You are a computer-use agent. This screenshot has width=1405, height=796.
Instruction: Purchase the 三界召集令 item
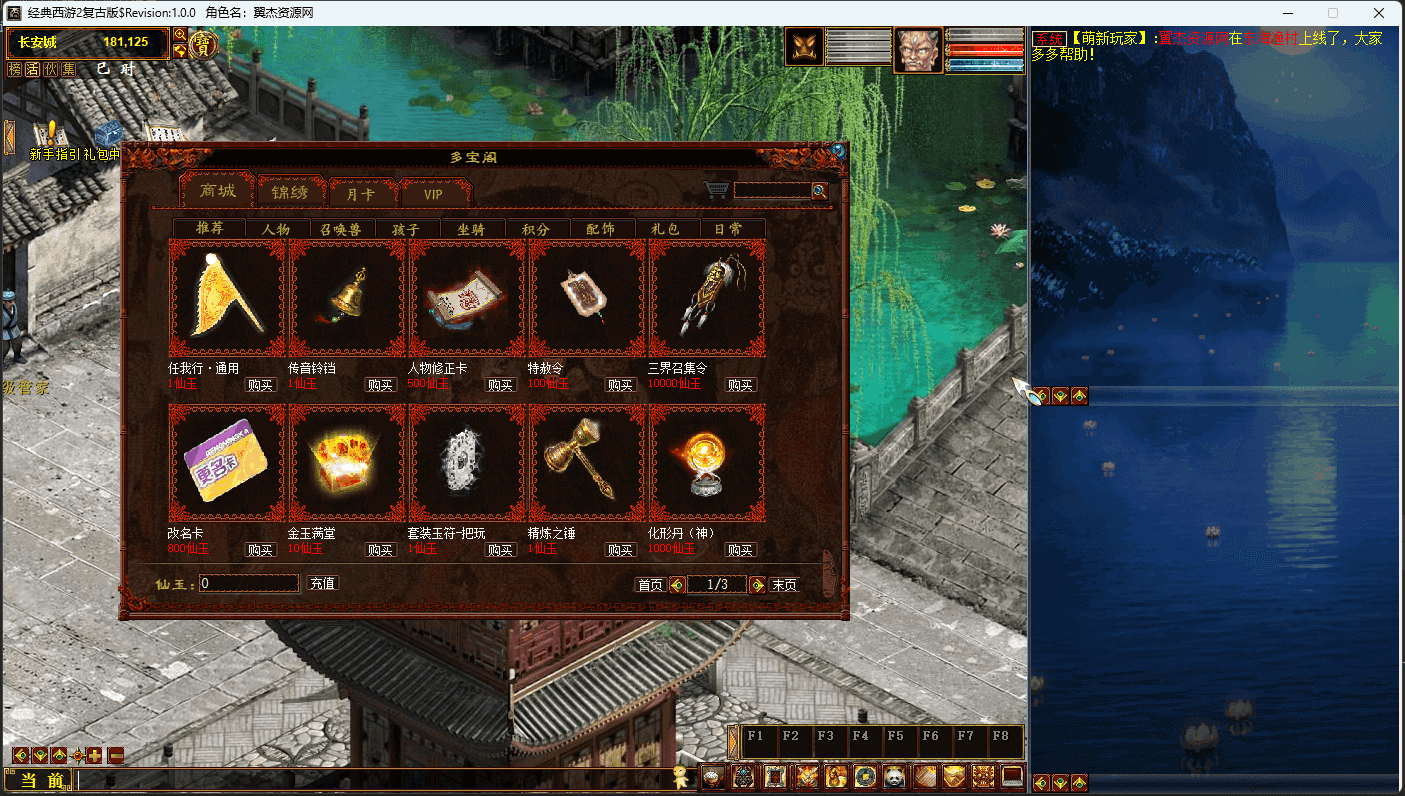741,385
